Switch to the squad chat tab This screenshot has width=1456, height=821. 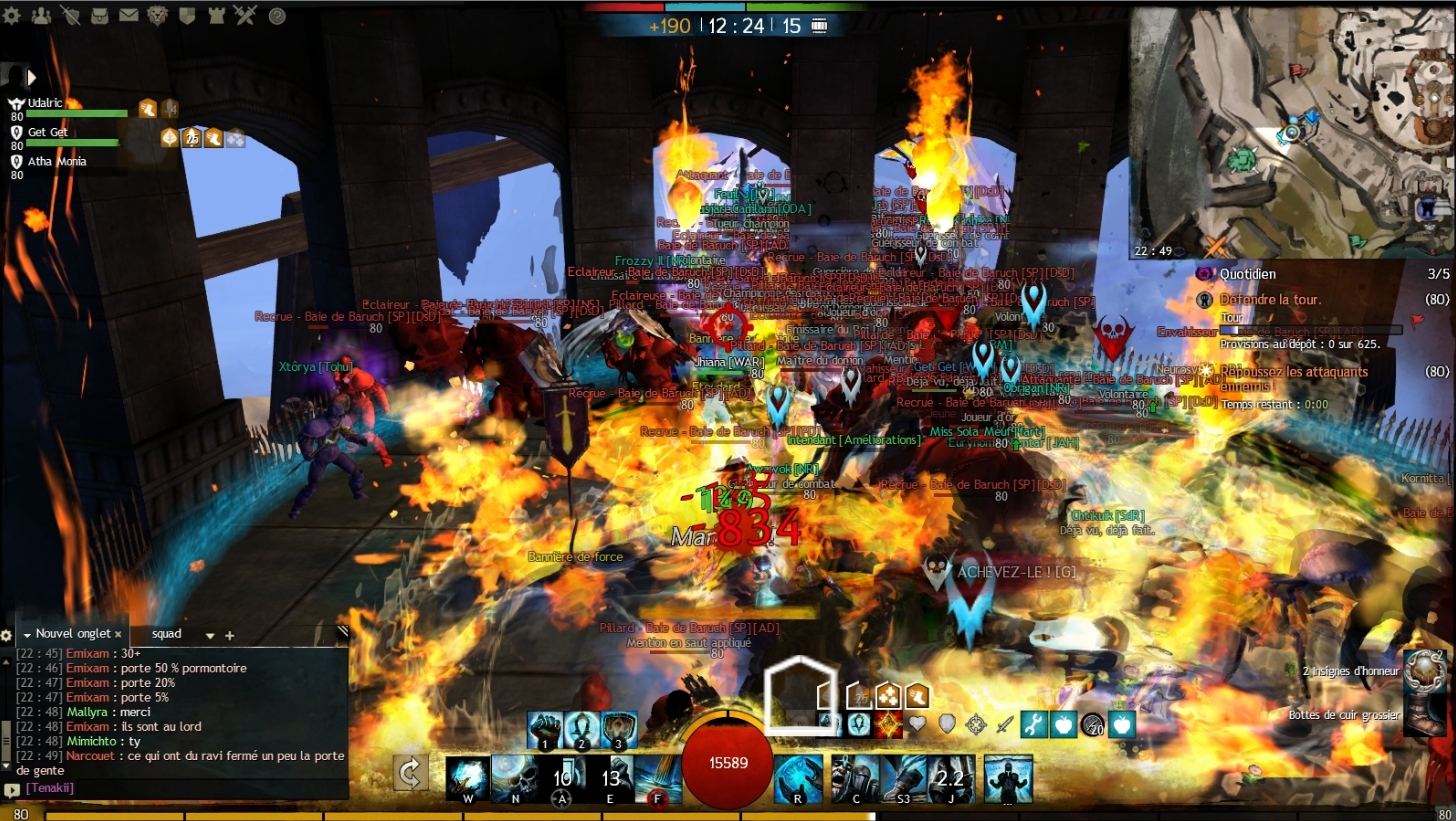coord(167,634)
